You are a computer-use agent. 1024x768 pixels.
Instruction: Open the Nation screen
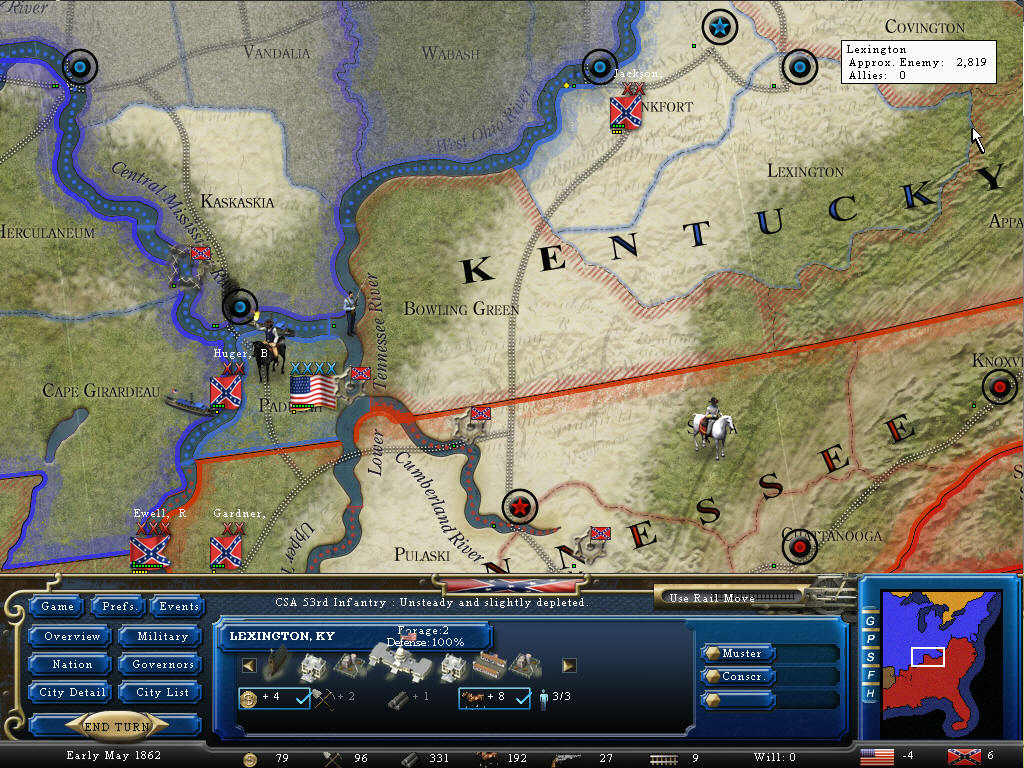tap(71, 664)
